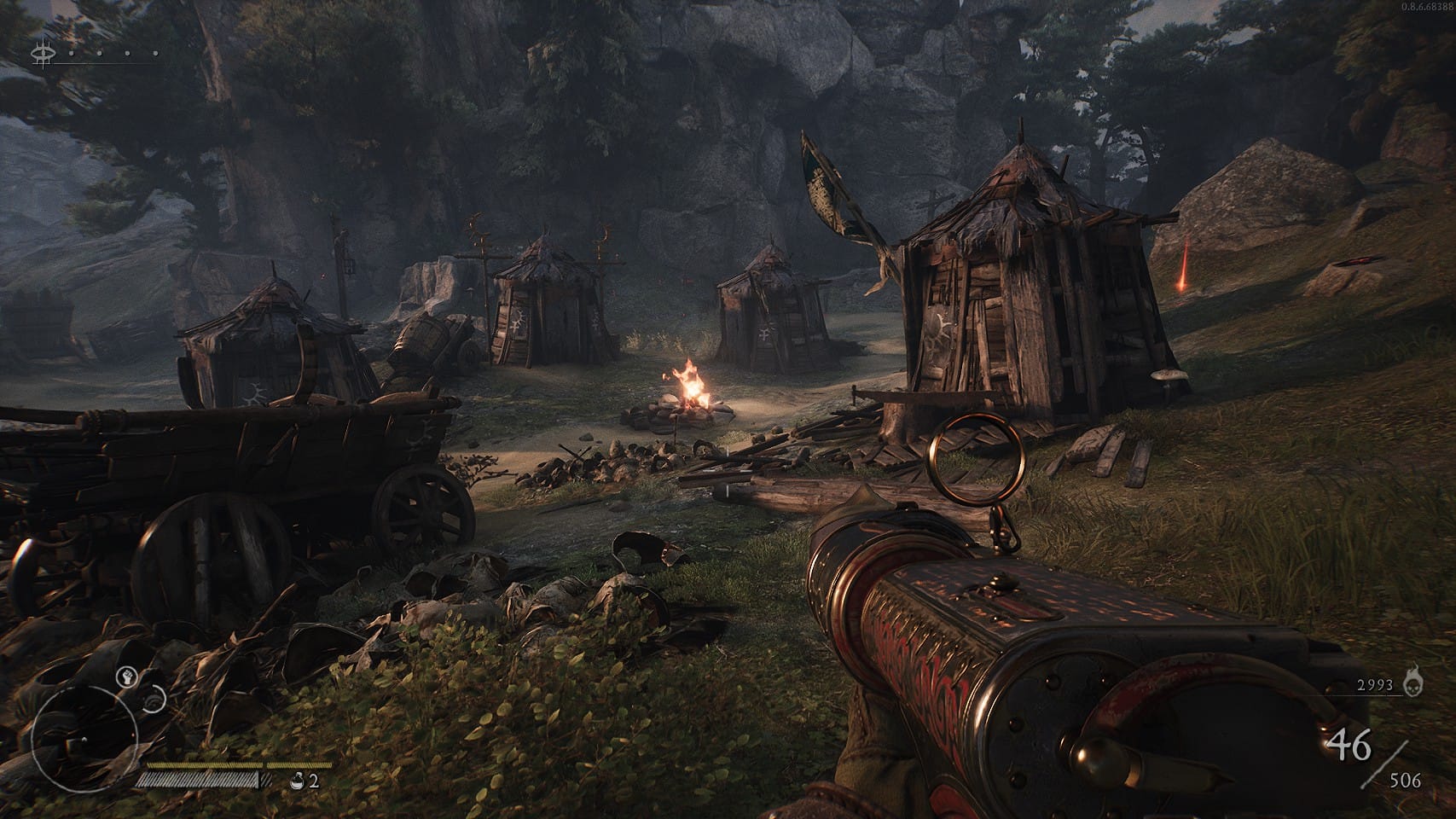
Task: Select the spiral spell icon
Action: point(154,700)
